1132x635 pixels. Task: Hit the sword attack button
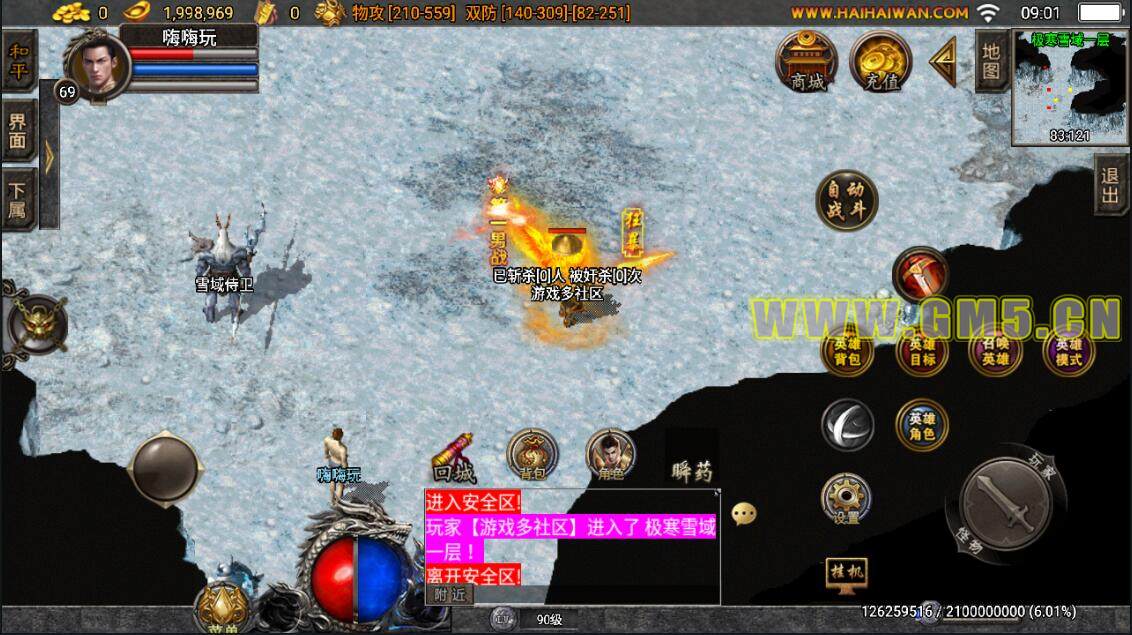[x=1002, y=501]
